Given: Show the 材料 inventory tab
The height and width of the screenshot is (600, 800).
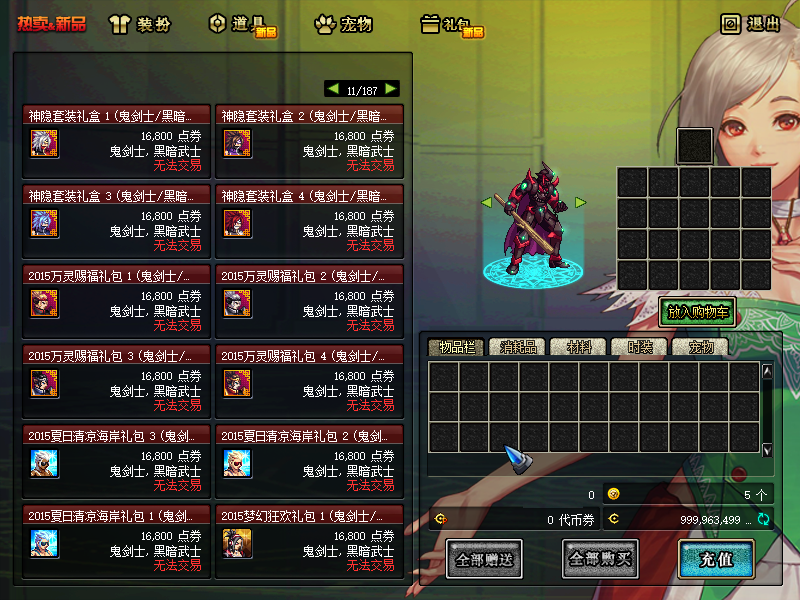Looking at the screenshot, I should 580,347.
